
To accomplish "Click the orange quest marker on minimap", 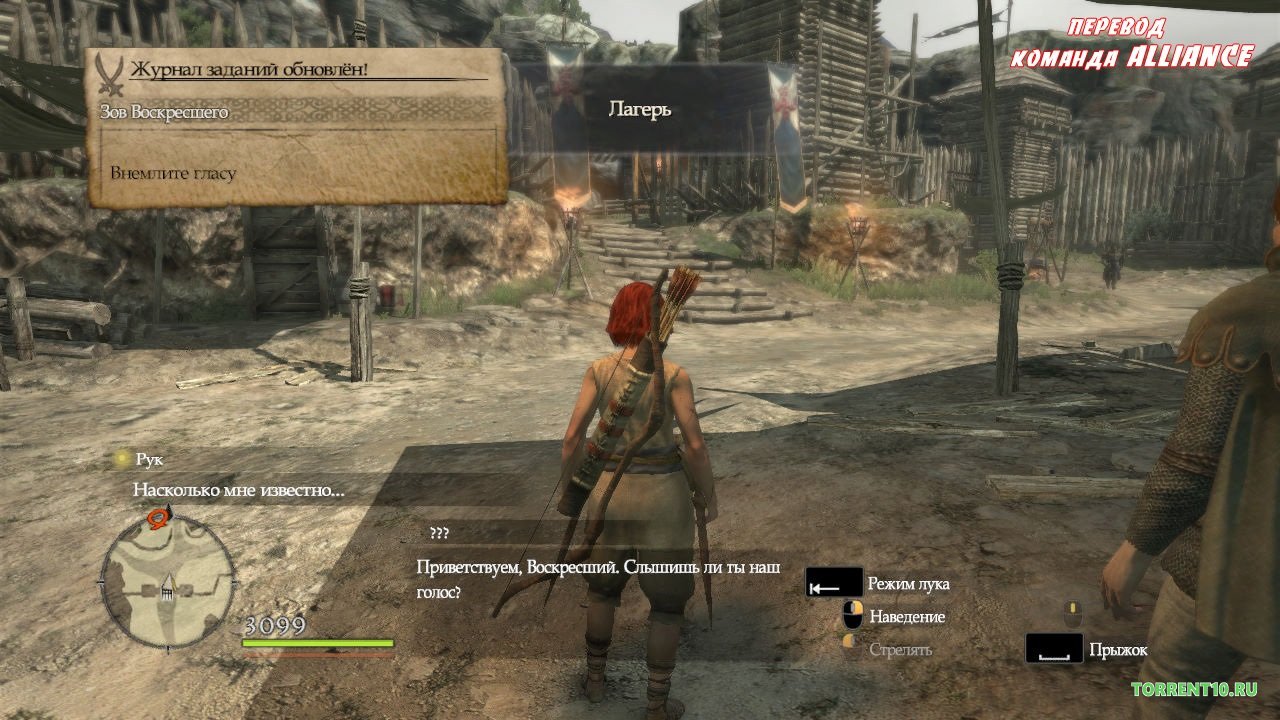I will click(157, 517).
